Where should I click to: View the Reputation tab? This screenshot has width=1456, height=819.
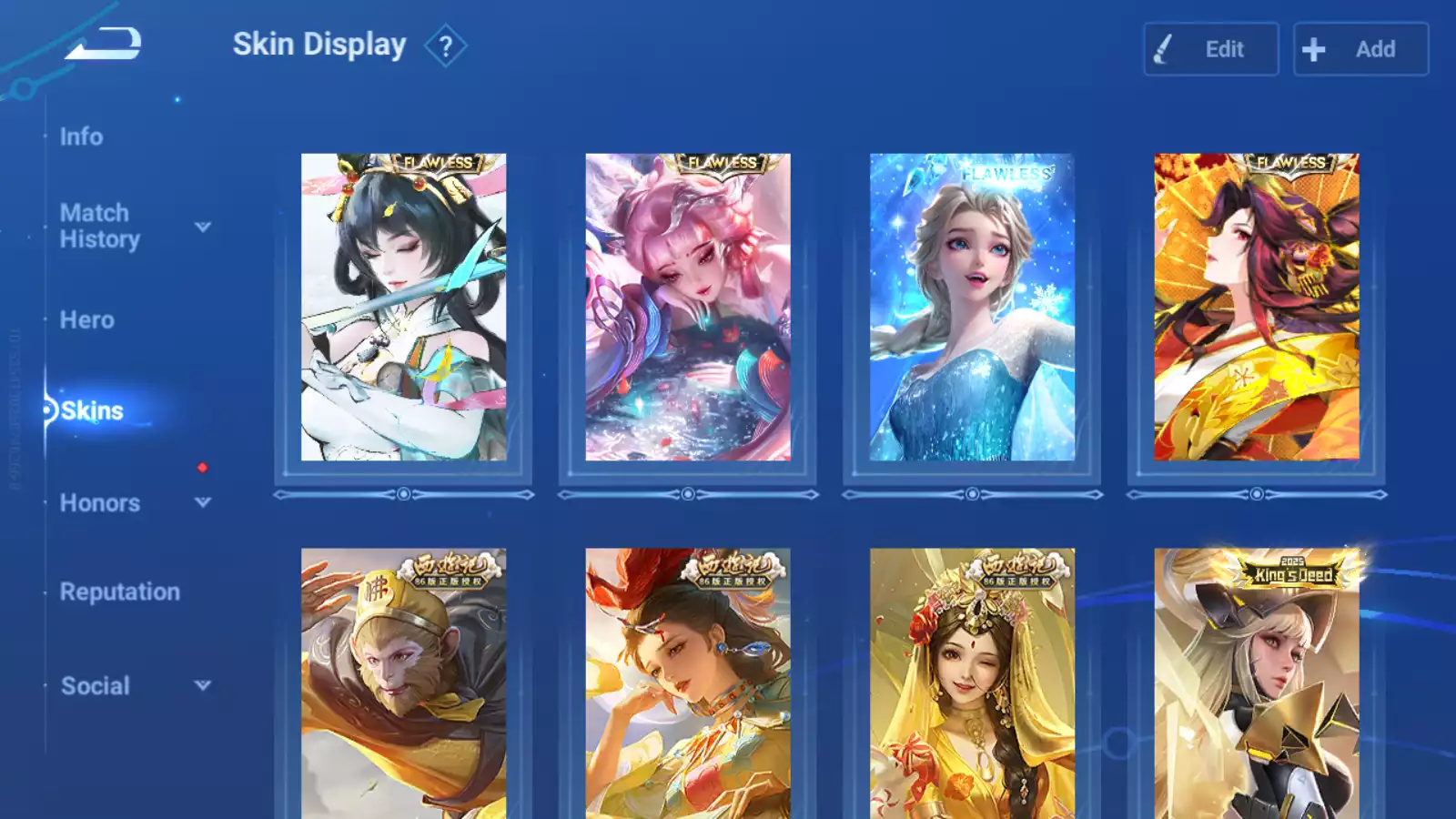point(119,592)
